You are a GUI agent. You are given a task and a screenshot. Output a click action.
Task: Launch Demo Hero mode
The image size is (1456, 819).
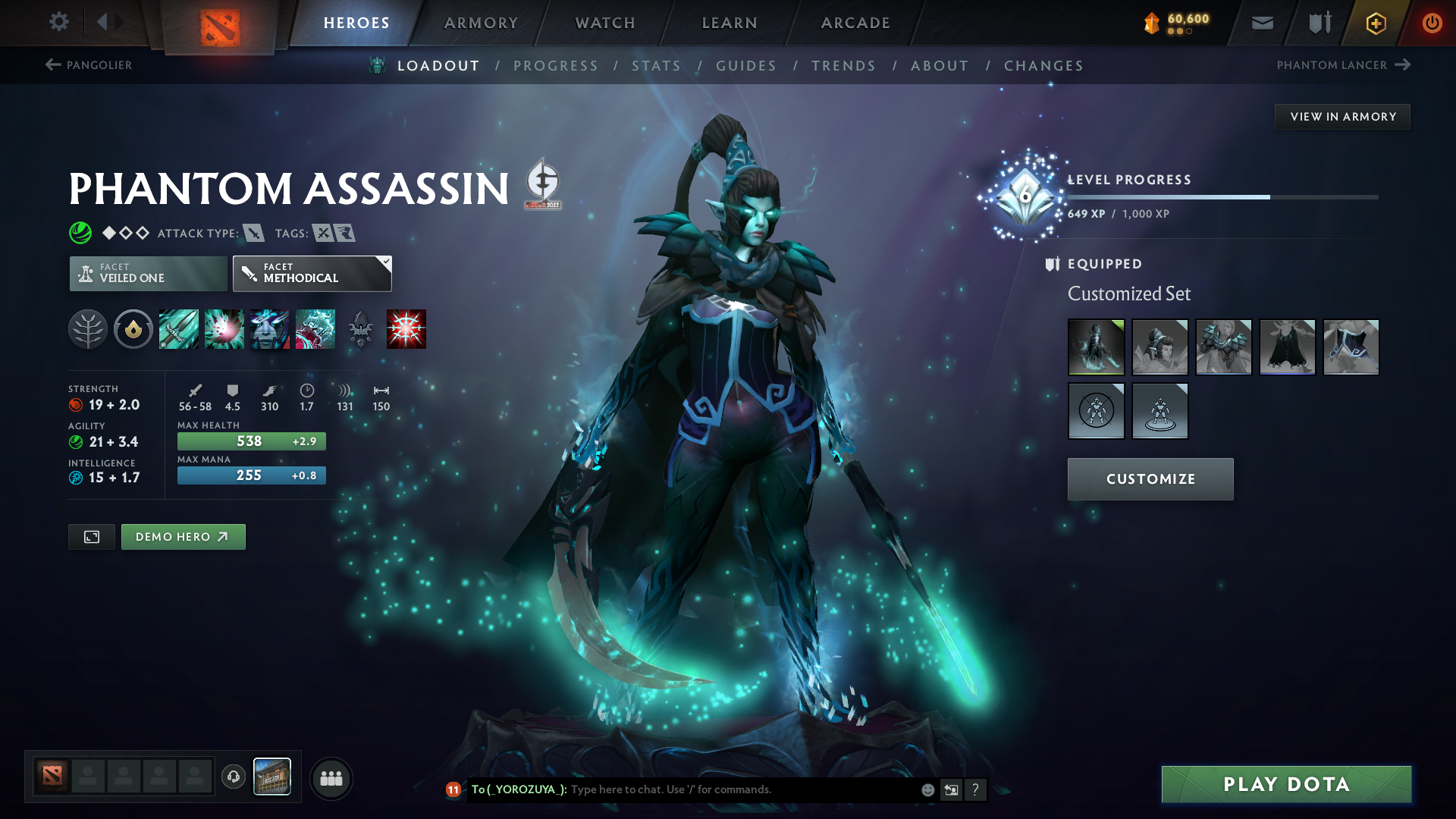pyautogui.click(x=183, y=537)
